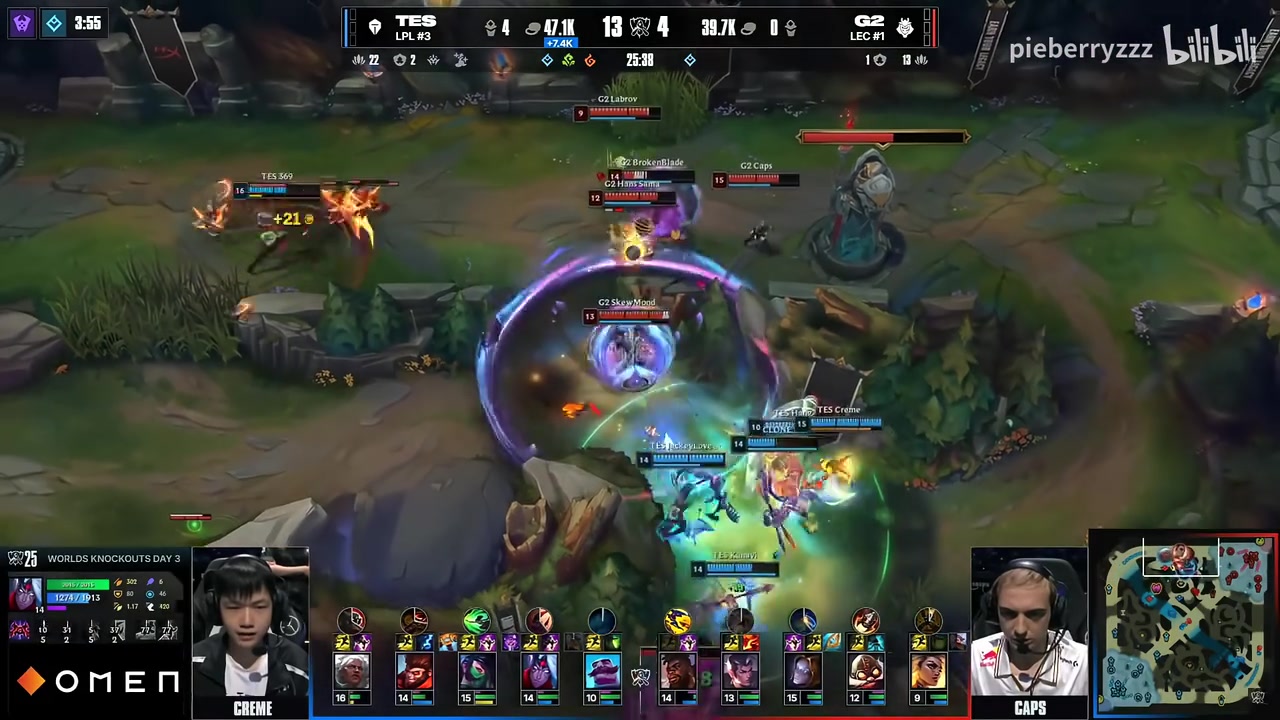Click the G2 team logo on the scoreboard

click(904, 28)
